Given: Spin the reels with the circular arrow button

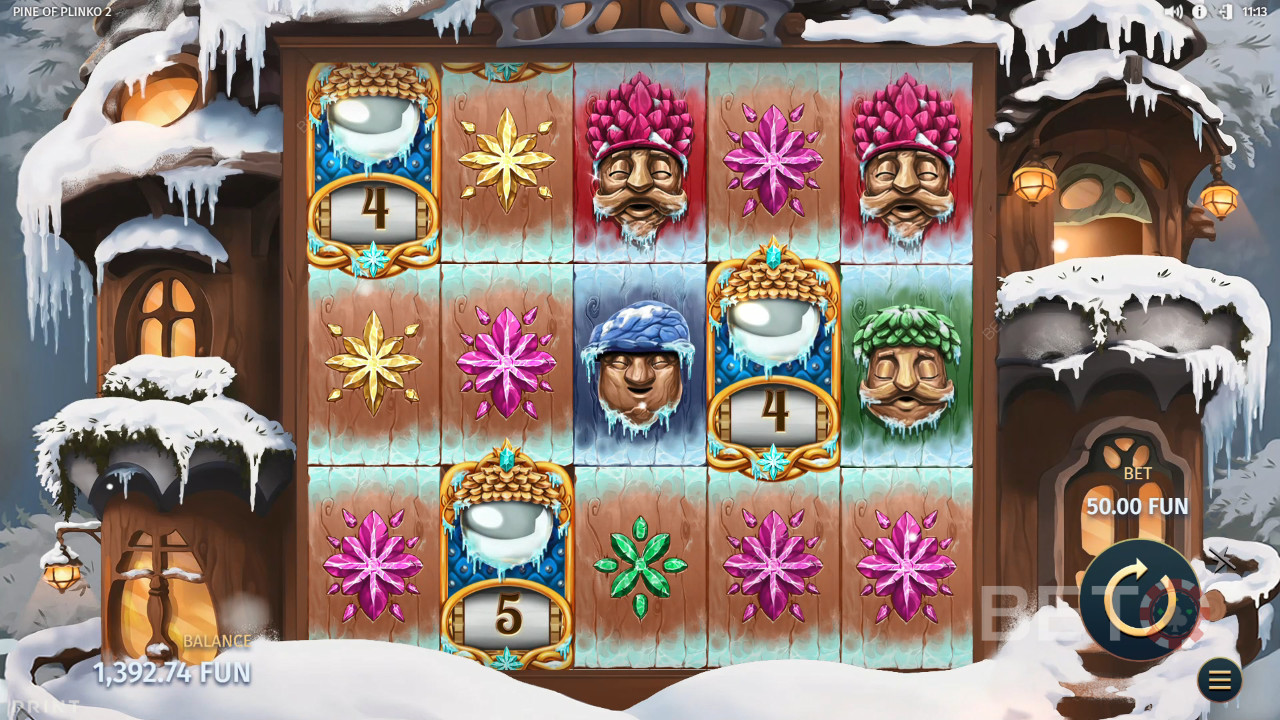Looking at the screenshot, I should pos(1140,600).
